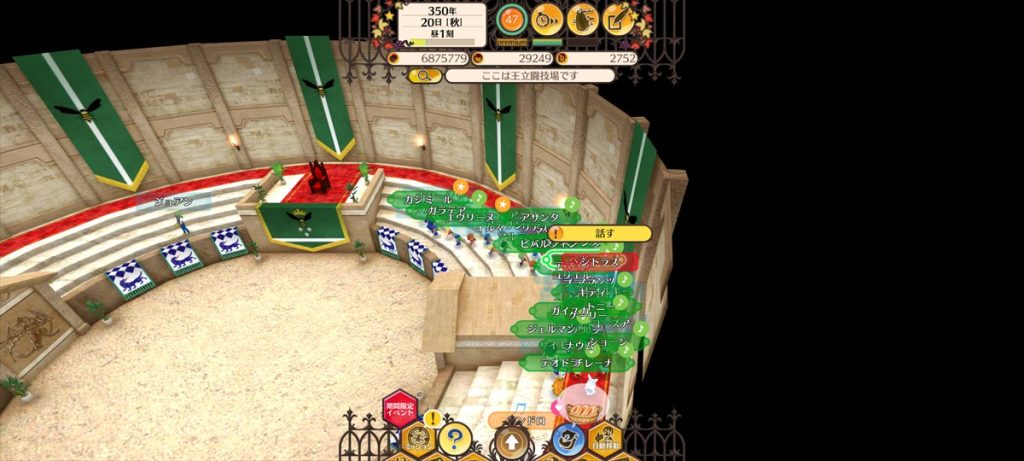This screenshot has height=461, width=1024.
Task: Tap the white up-arrow button
Action: click(x=511, y=440)
